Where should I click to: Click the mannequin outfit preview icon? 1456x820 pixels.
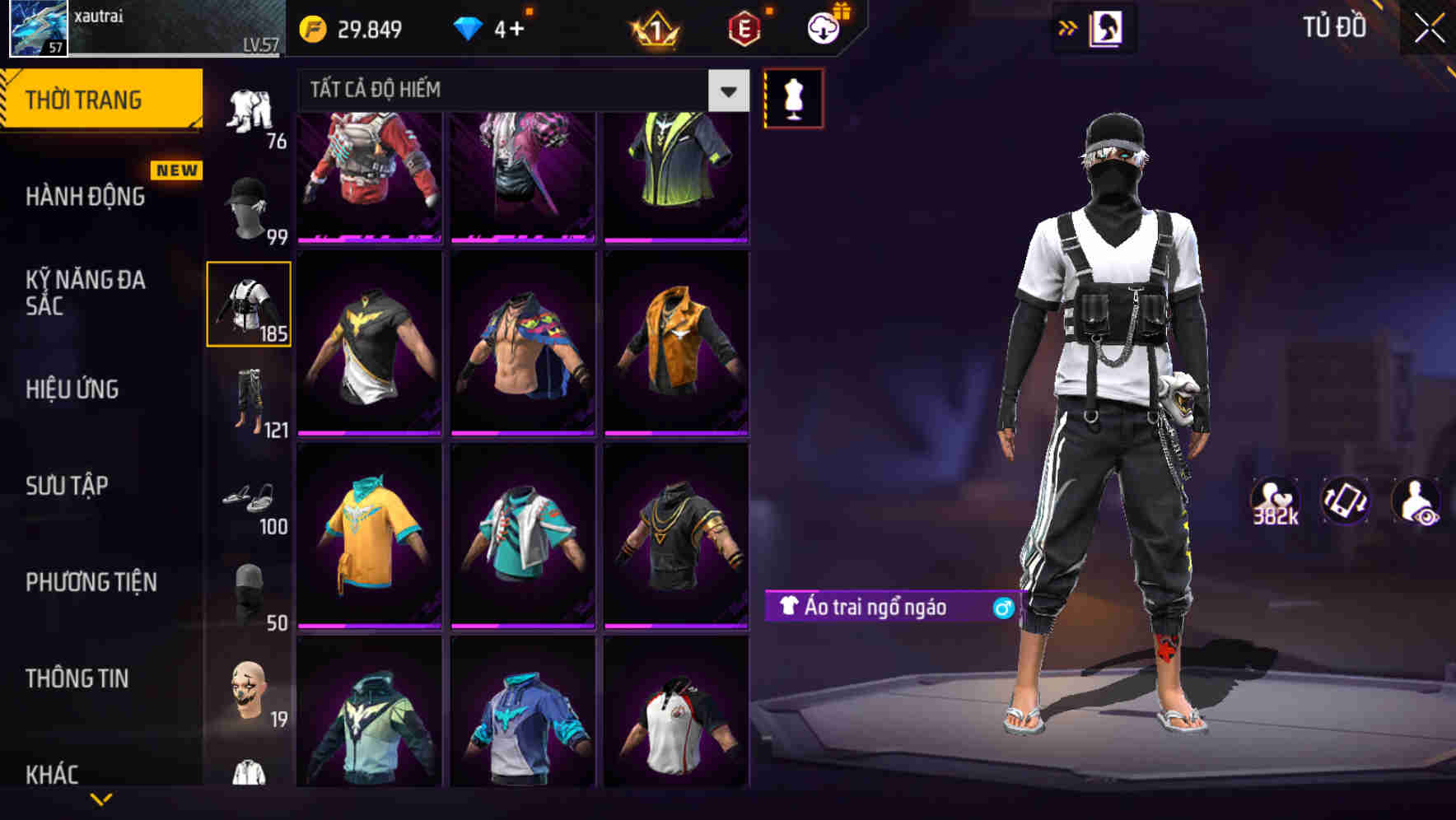click(x=793, y=97)
